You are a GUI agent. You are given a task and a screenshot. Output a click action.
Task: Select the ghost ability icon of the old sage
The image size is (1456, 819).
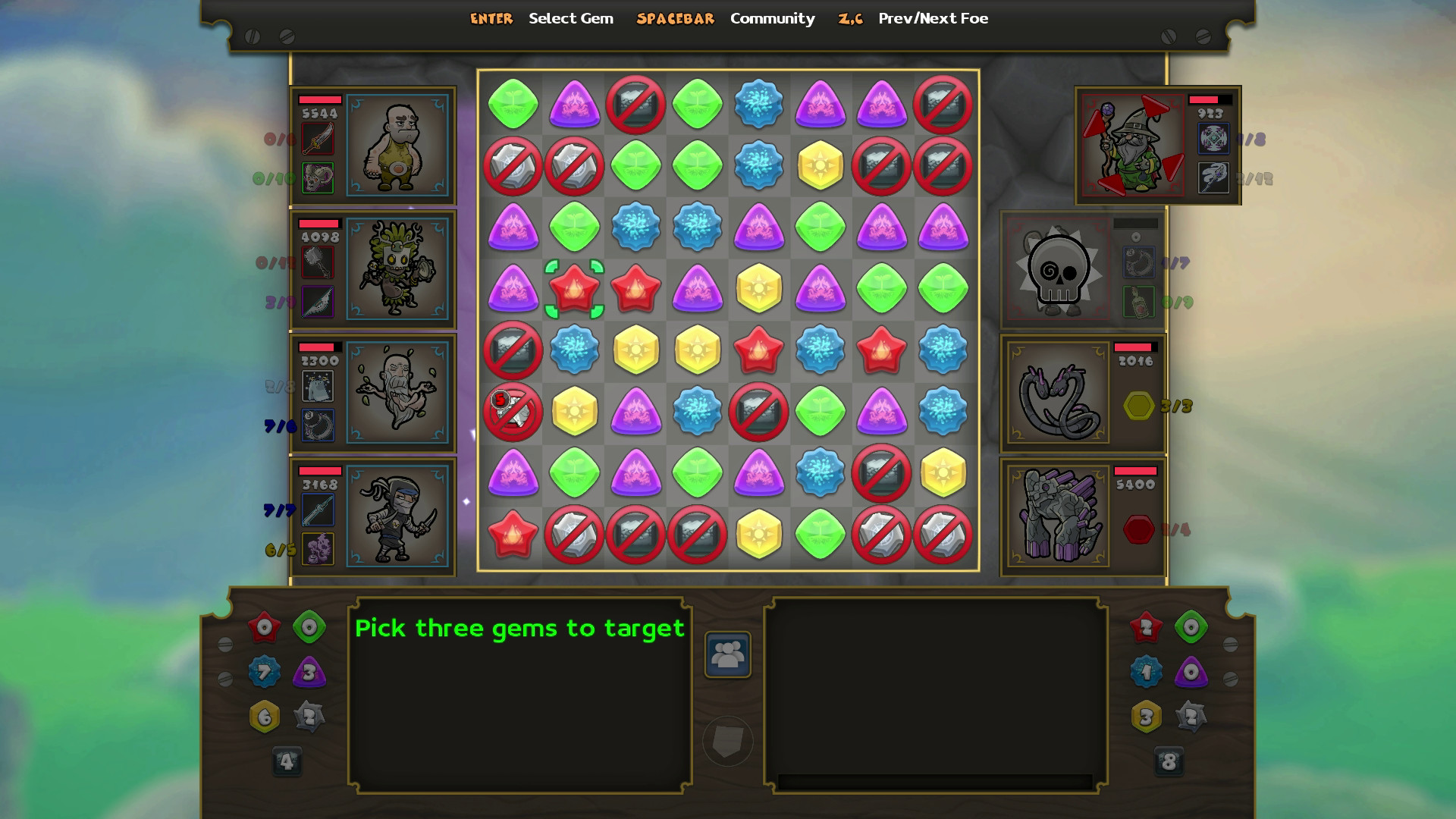[318, 385]
